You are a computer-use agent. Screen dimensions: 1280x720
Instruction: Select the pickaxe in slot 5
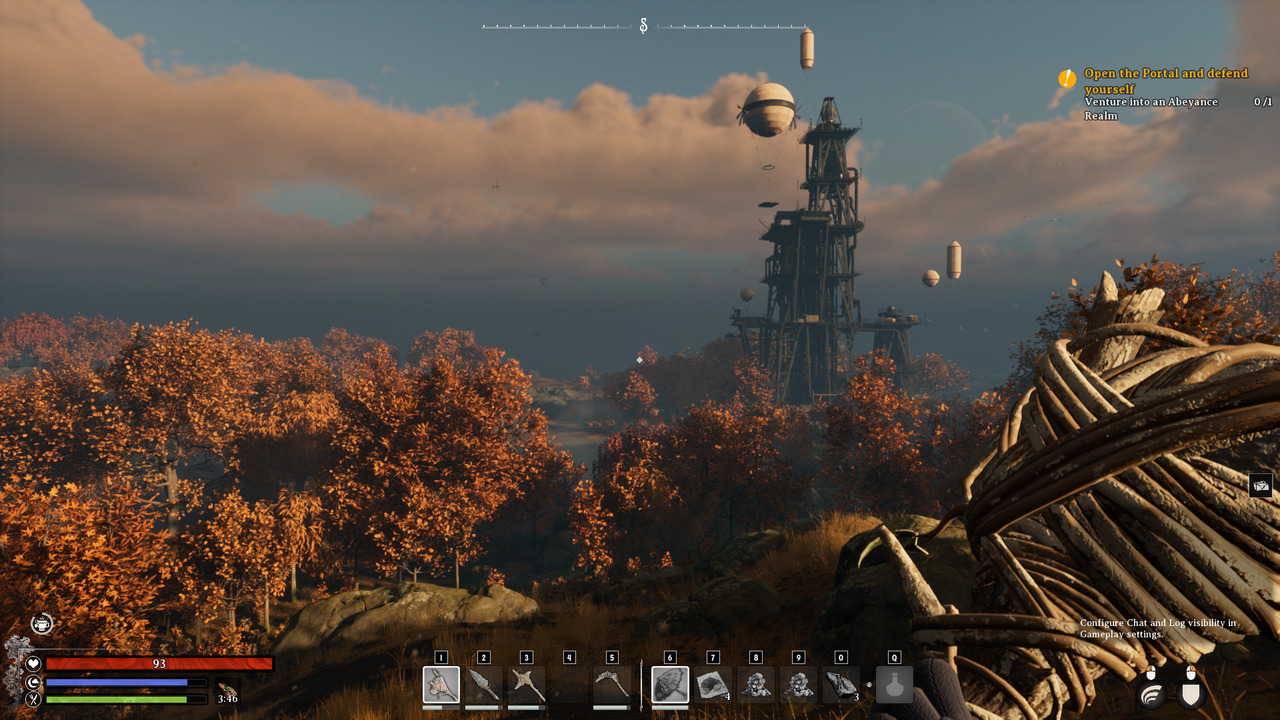[x=611, y=685]
